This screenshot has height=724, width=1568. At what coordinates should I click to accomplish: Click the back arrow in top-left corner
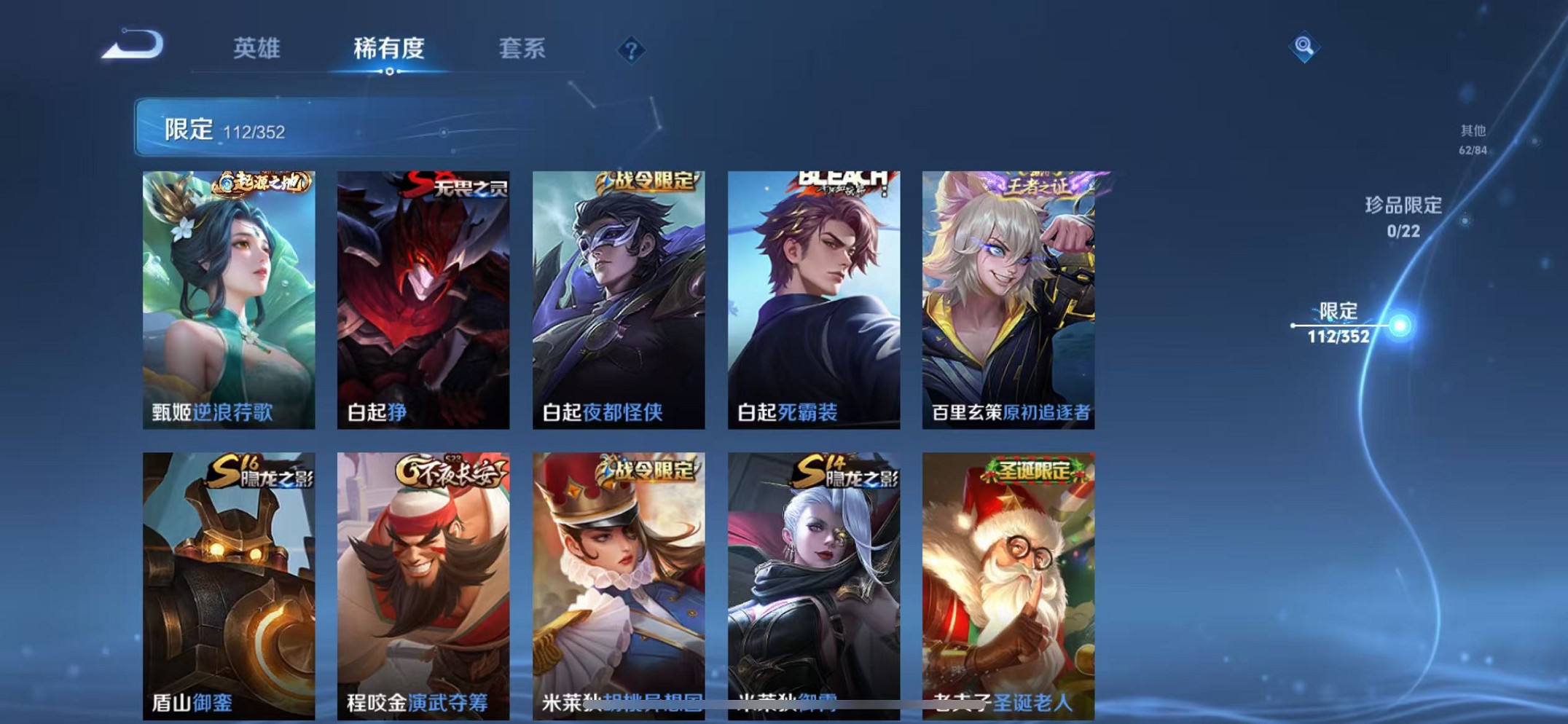[131, 45]
